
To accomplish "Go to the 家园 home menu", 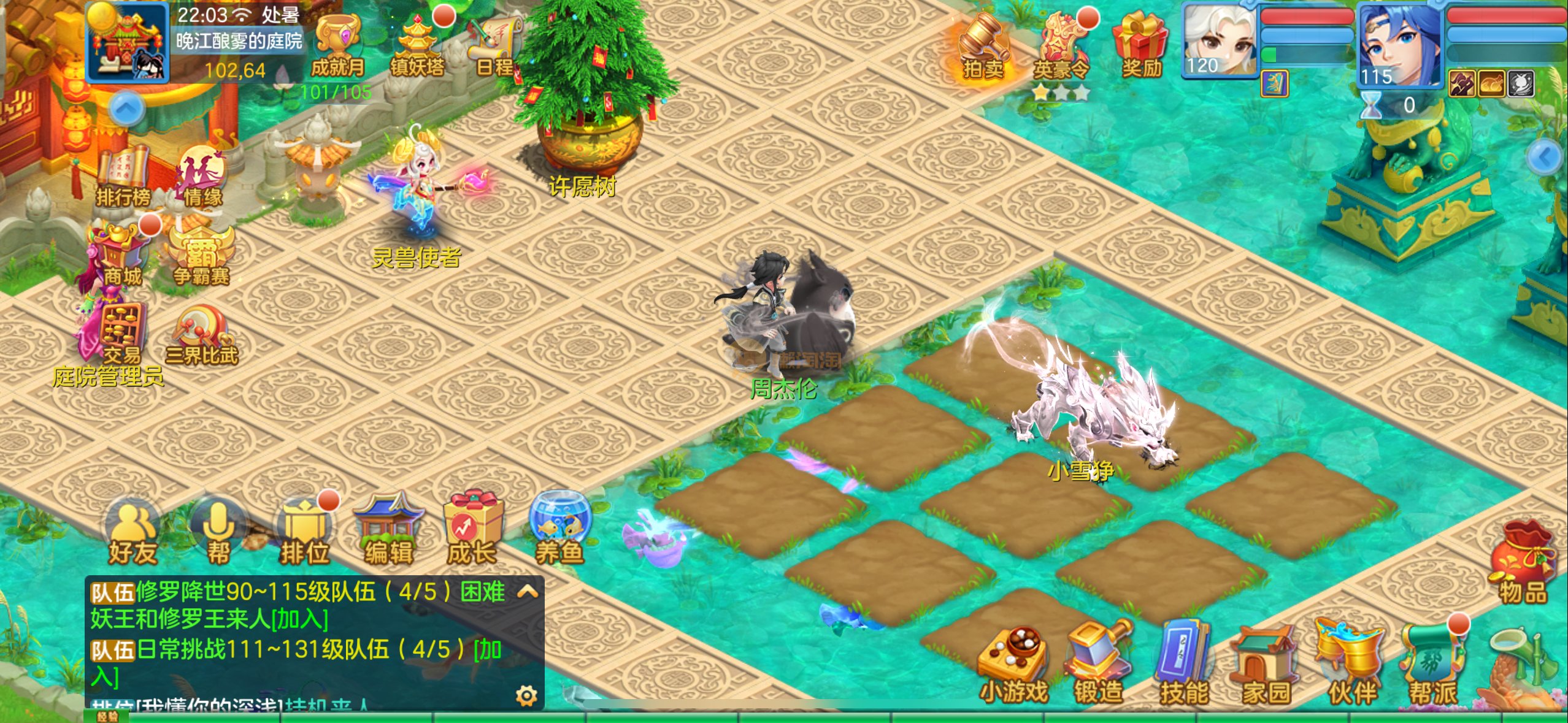I will tap(1266, 667).
